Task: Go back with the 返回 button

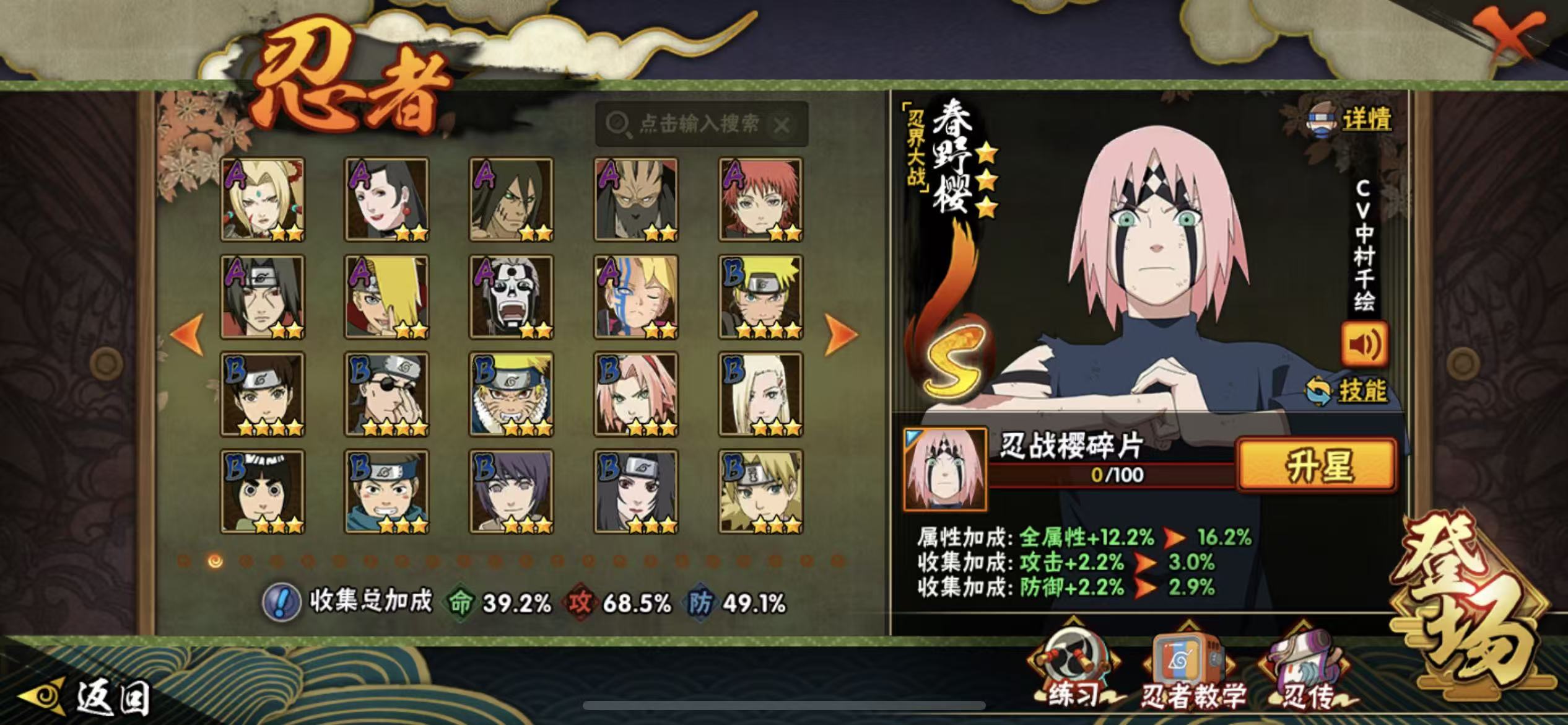Action: [87, 696]
